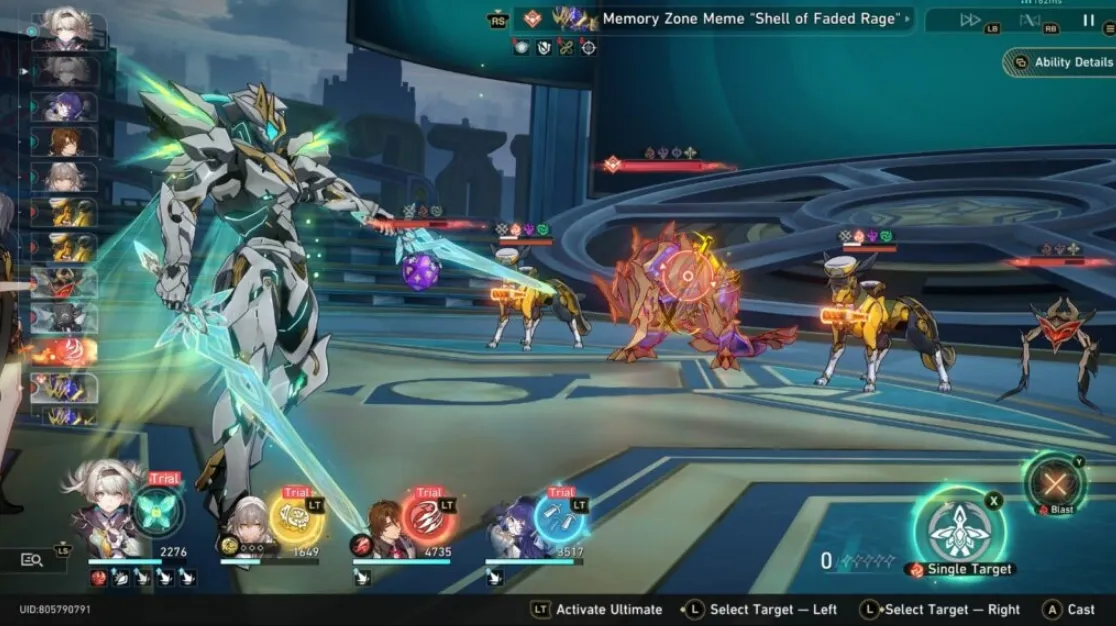
Task: Click the top portrait in the turn order
Action: coord(67,28)
